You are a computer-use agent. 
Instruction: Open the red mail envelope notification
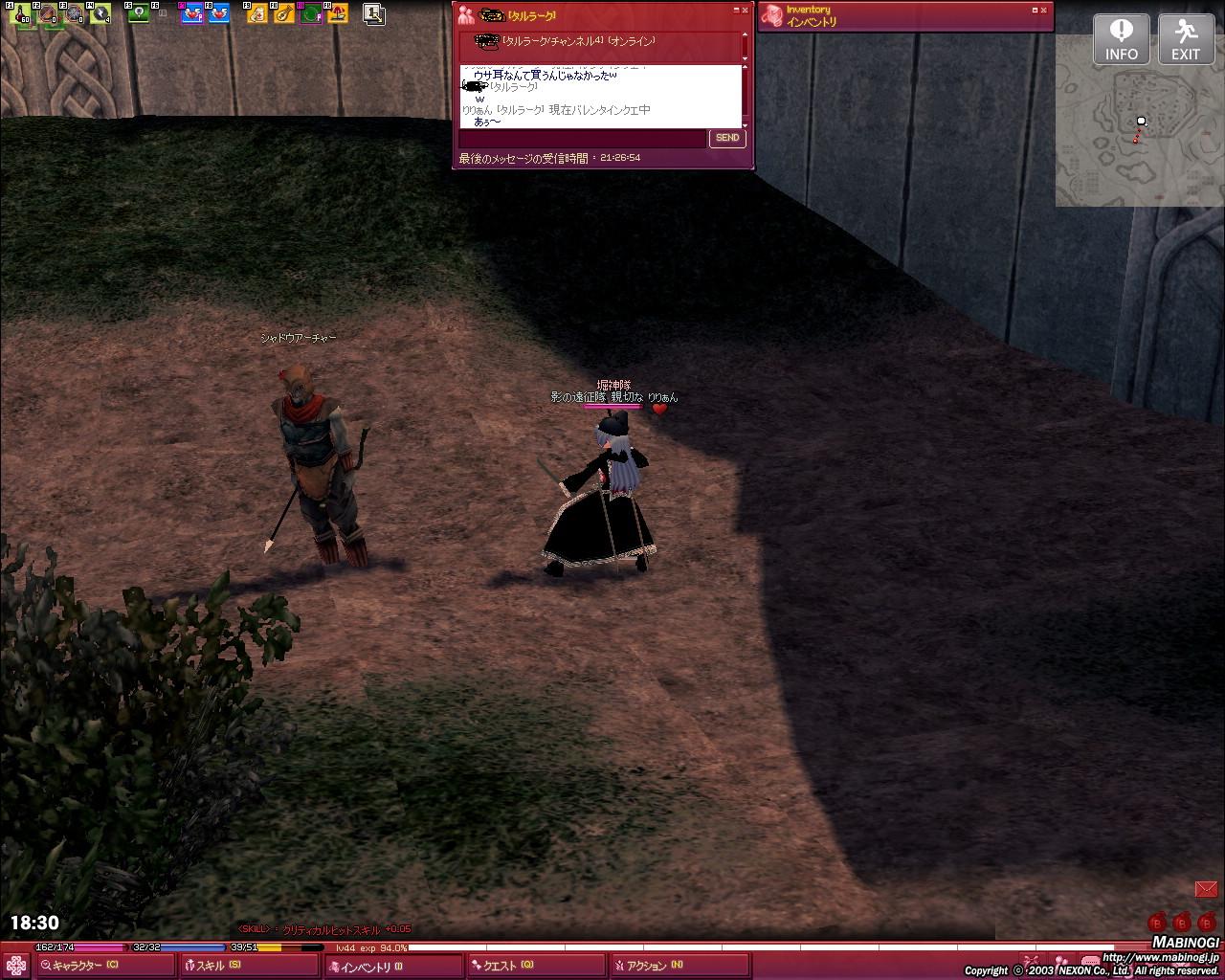[x=1206, y=889]
